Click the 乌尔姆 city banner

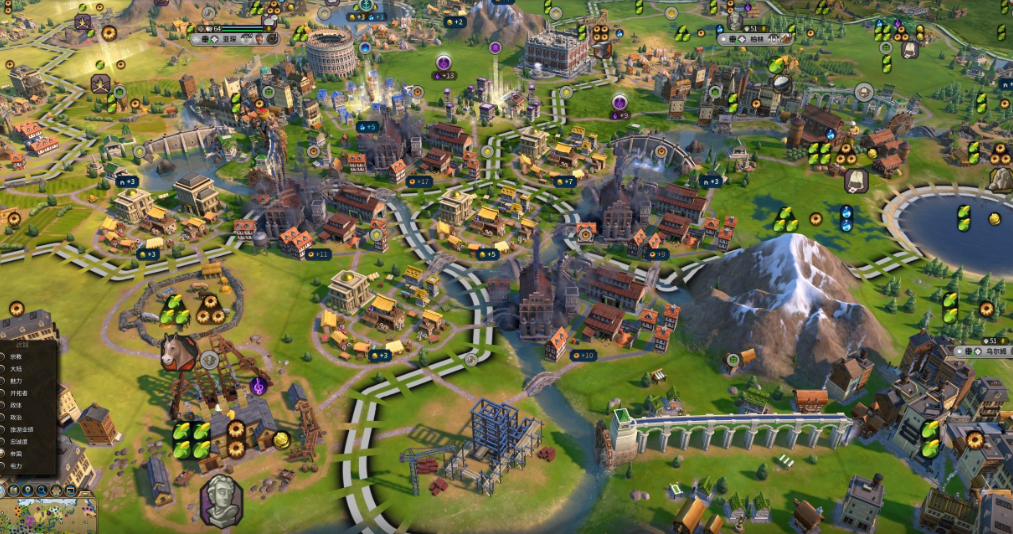click(985, 352)
